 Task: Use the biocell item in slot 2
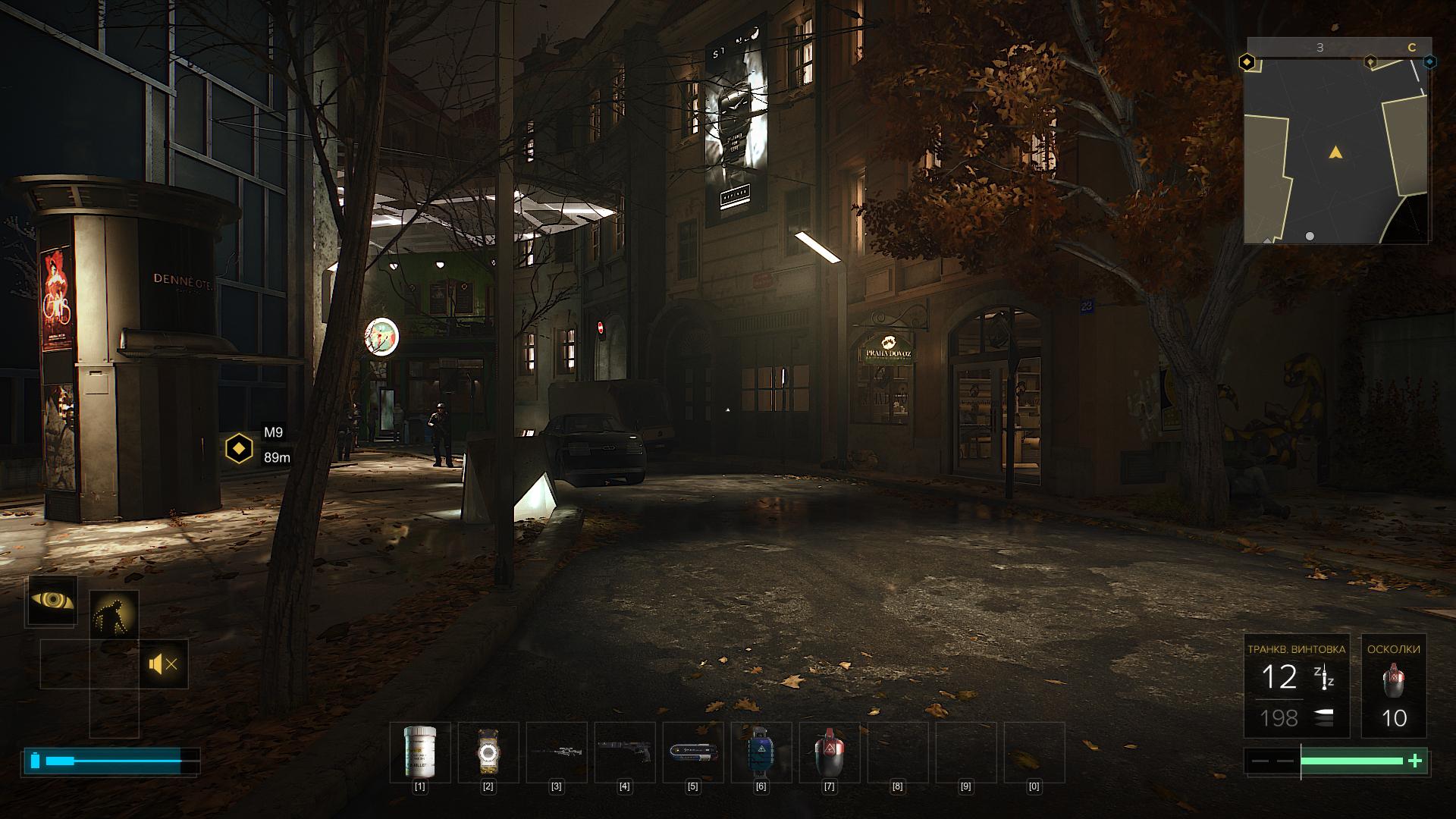[488, 752]
